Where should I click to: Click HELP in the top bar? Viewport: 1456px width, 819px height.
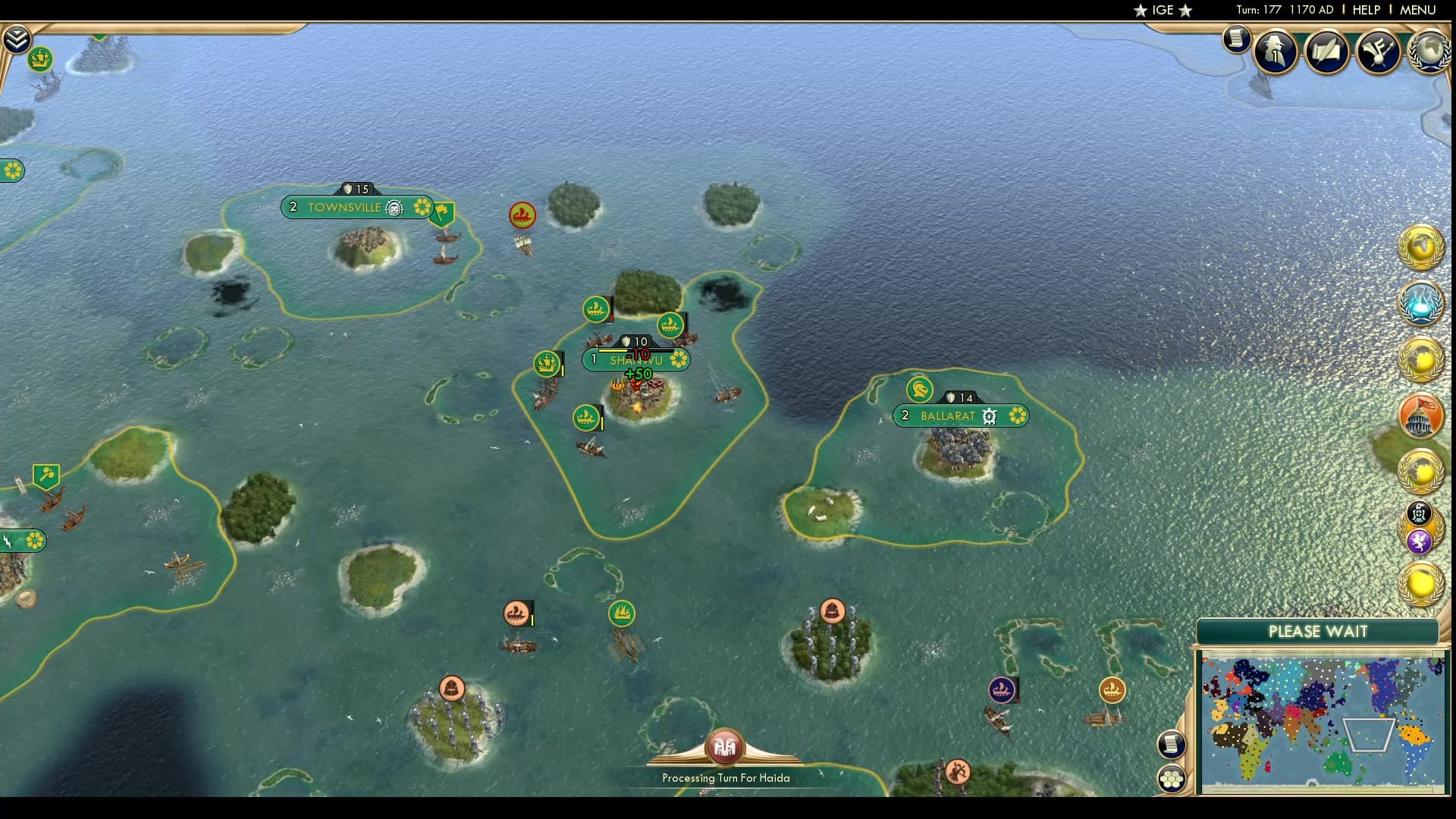(x=1365, y=10)
